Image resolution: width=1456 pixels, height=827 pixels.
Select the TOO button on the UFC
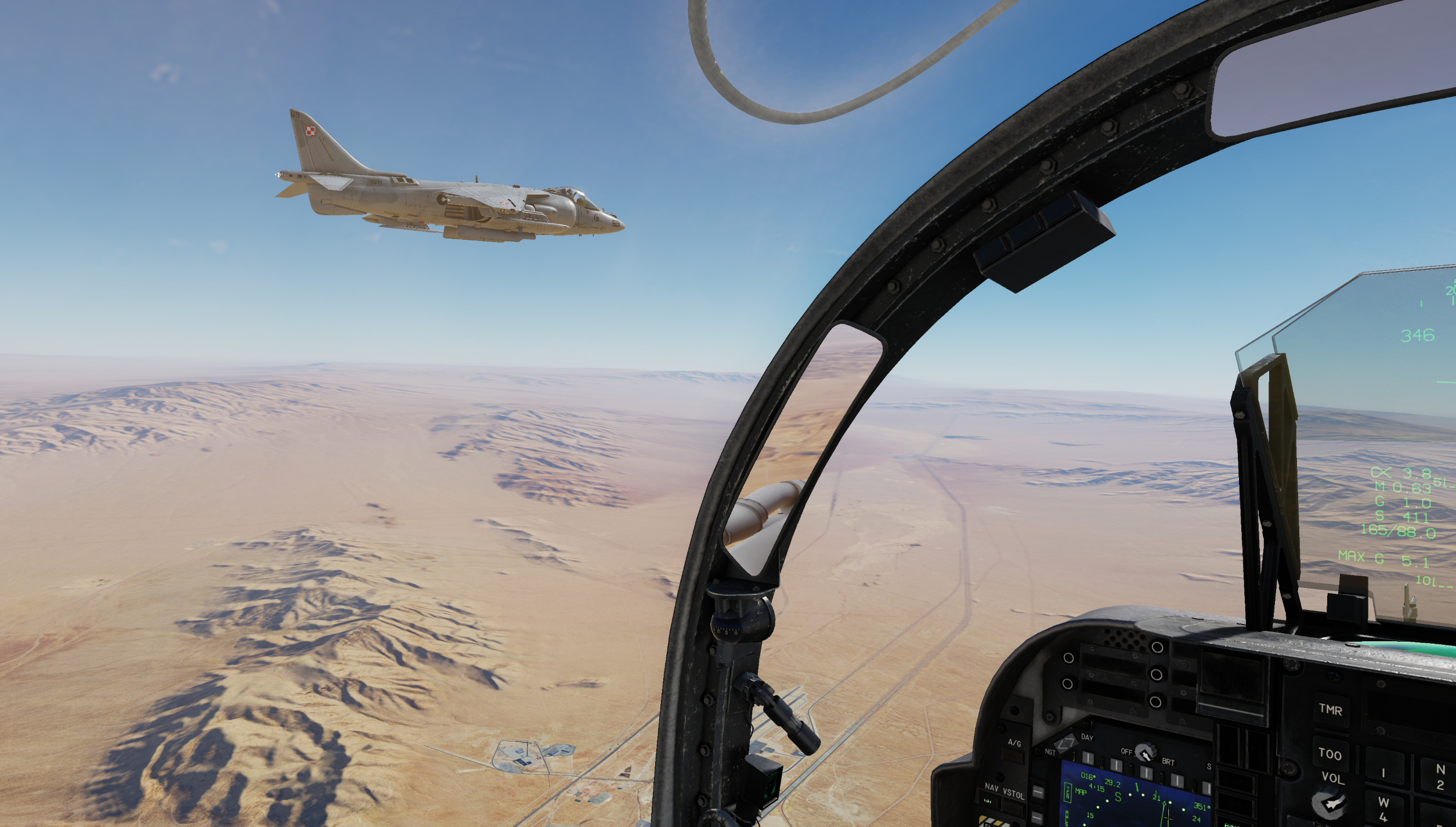1329,754
